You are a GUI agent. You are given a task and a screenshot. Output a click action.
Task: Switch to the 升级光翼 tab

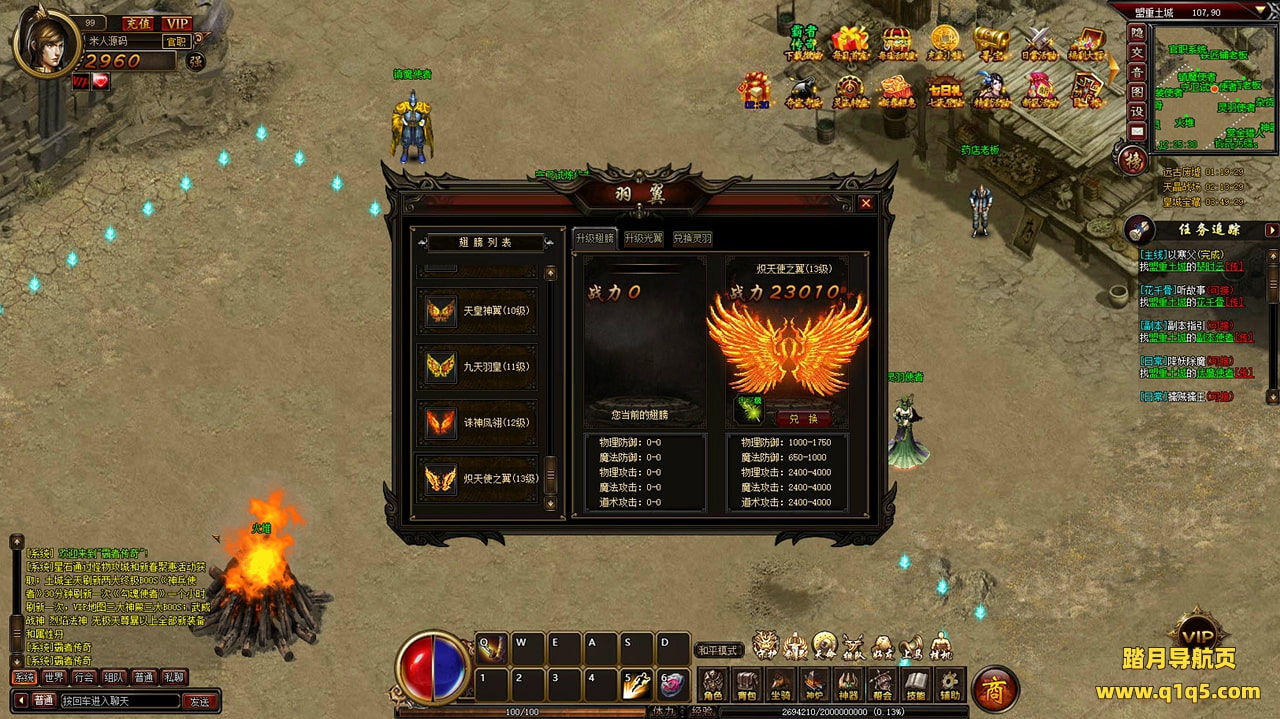pos(643,239)
